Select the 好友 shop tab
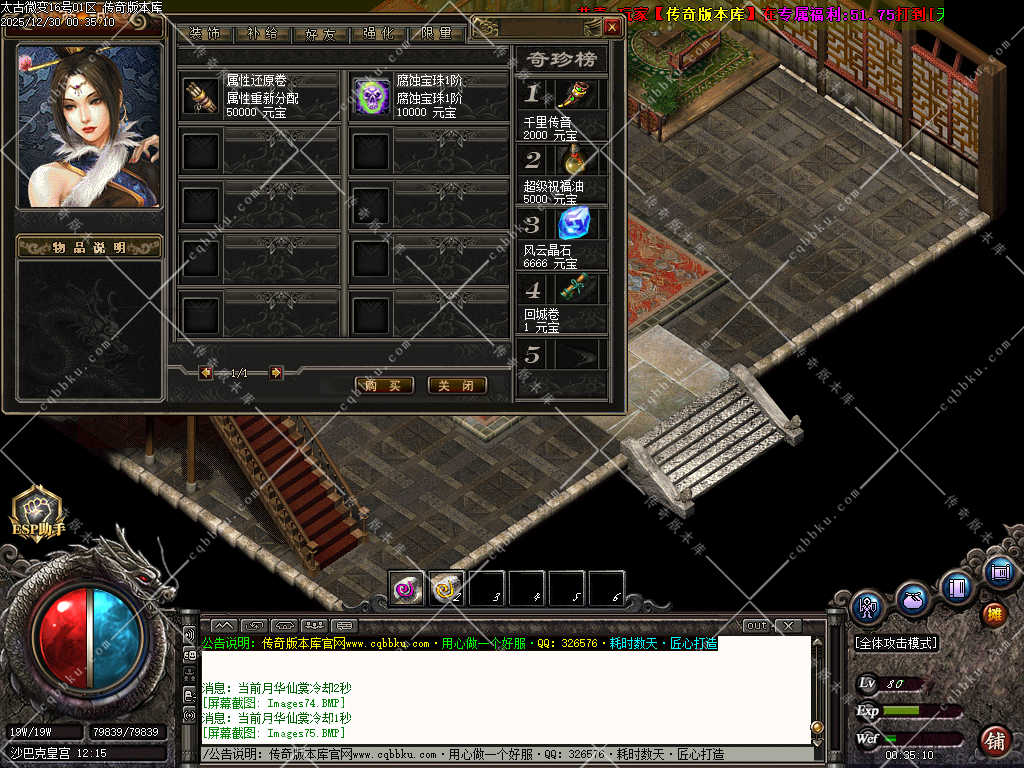Image resolution: width=1024 pixels, height=768 pixels. pyautogui.click(x=321, y=32)
